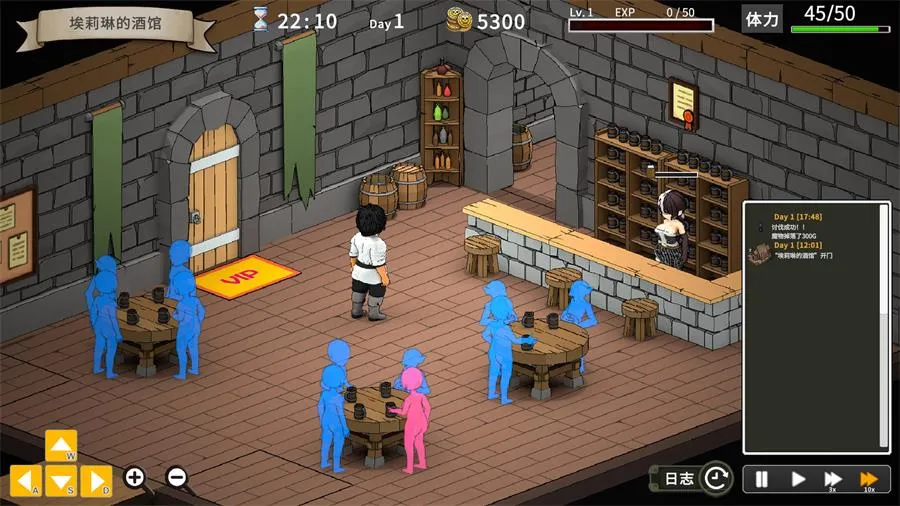Screen dimensions: 900x506
Task: Set normal speed with the play button
Action: (798, 479)
